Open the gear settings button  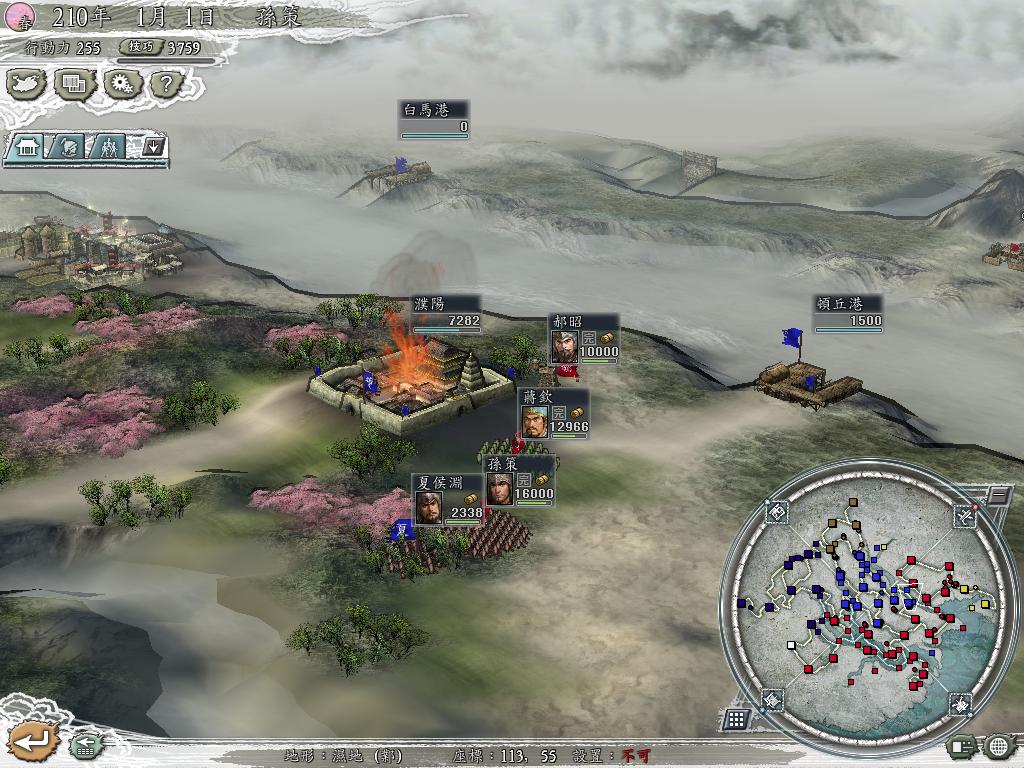pos(121,84)
